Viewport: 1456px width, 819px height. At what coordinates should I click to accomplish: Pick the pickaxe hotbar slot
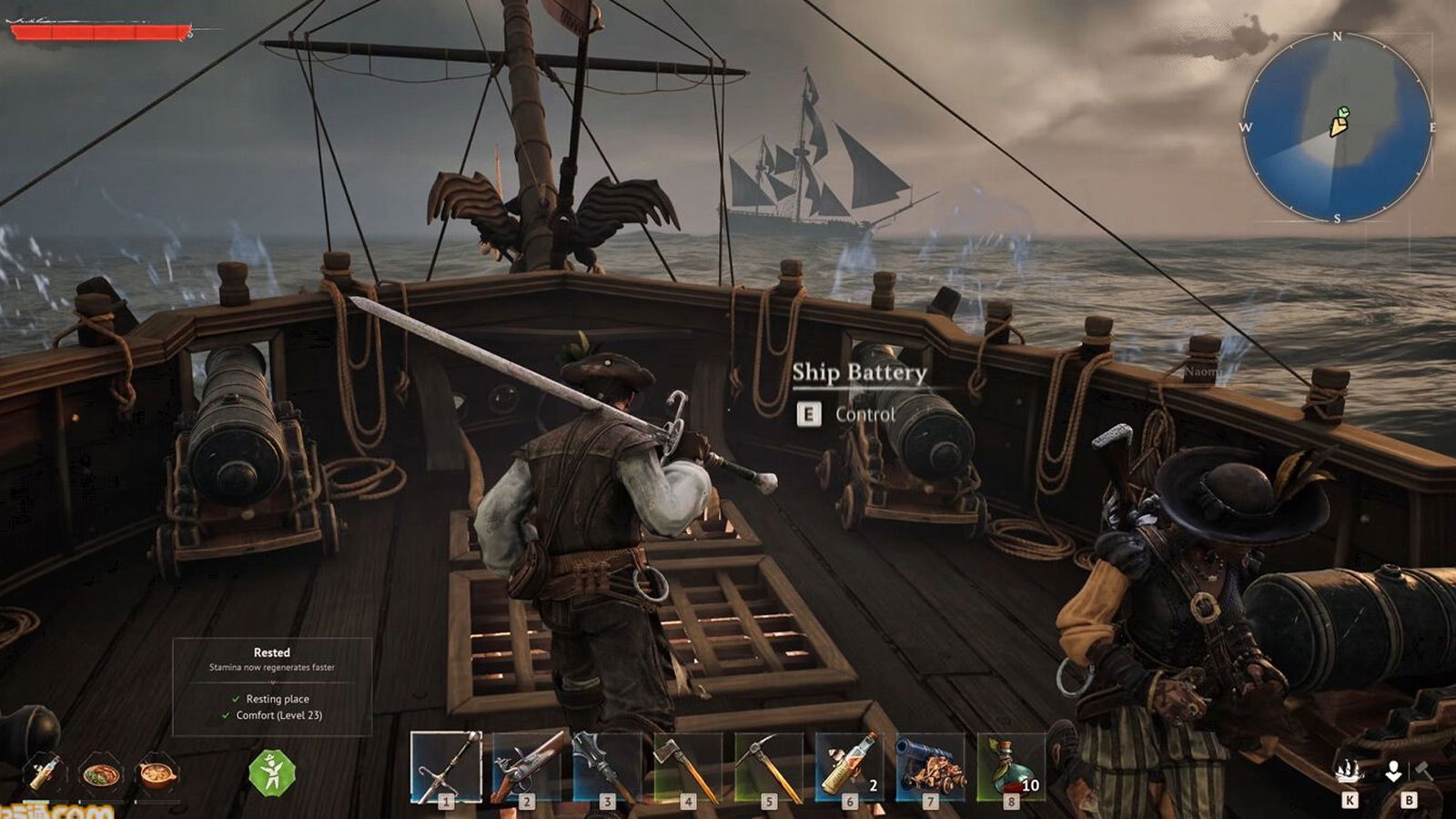(769, 766)
